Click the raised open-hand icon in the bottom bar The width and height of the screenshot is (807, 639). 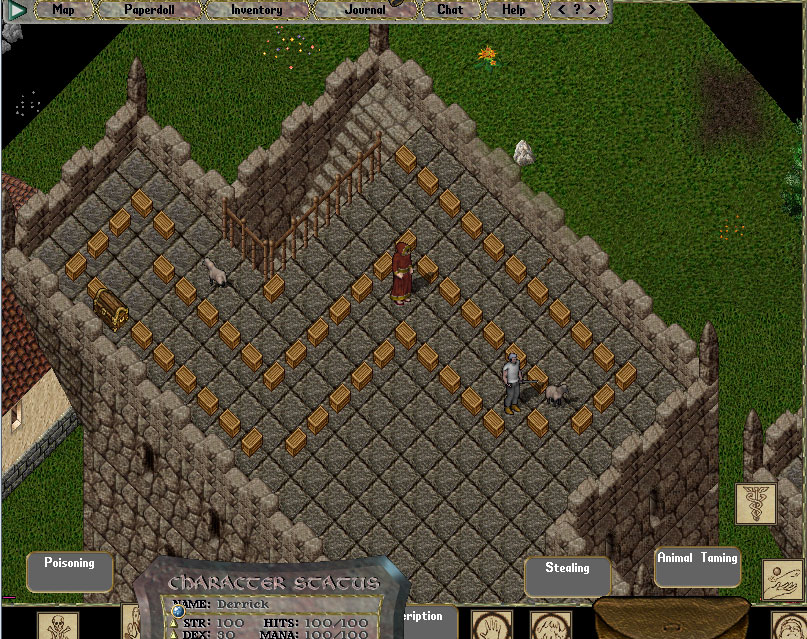coord(491,626)
